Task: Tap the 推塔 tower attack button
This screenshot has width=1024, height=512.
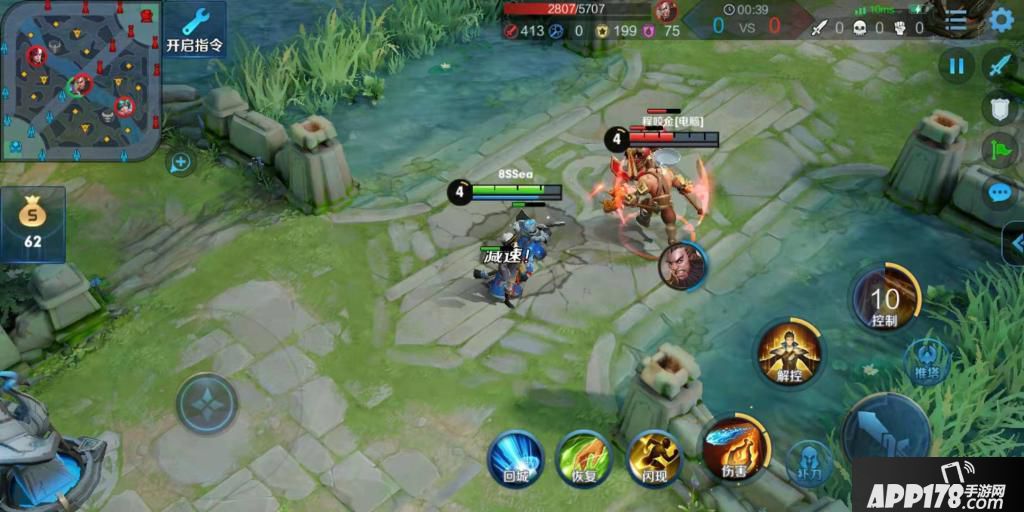Action: tap(927, 359)
